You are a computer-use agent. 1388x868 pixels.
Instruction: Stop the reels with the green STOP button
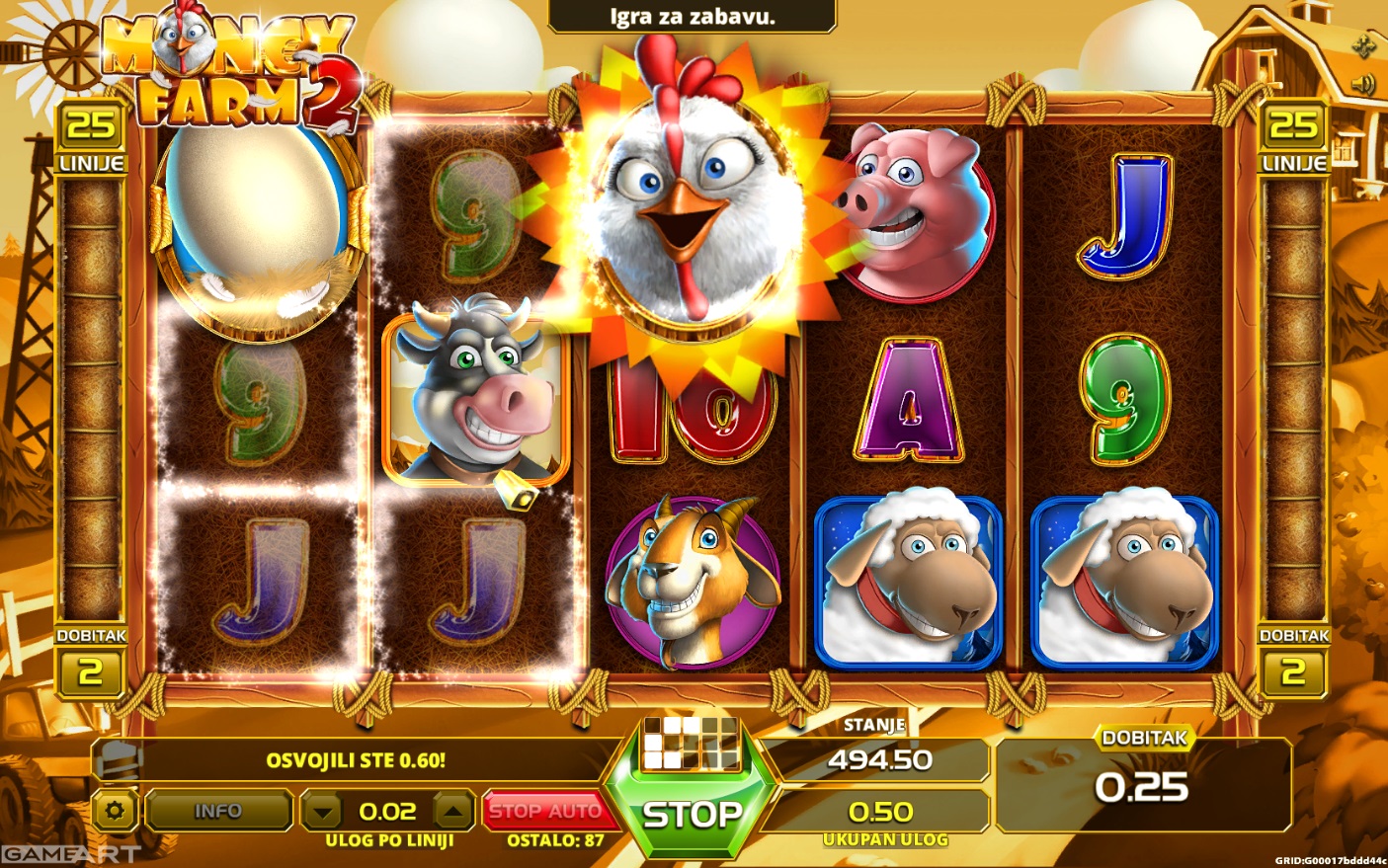(692, 815)
